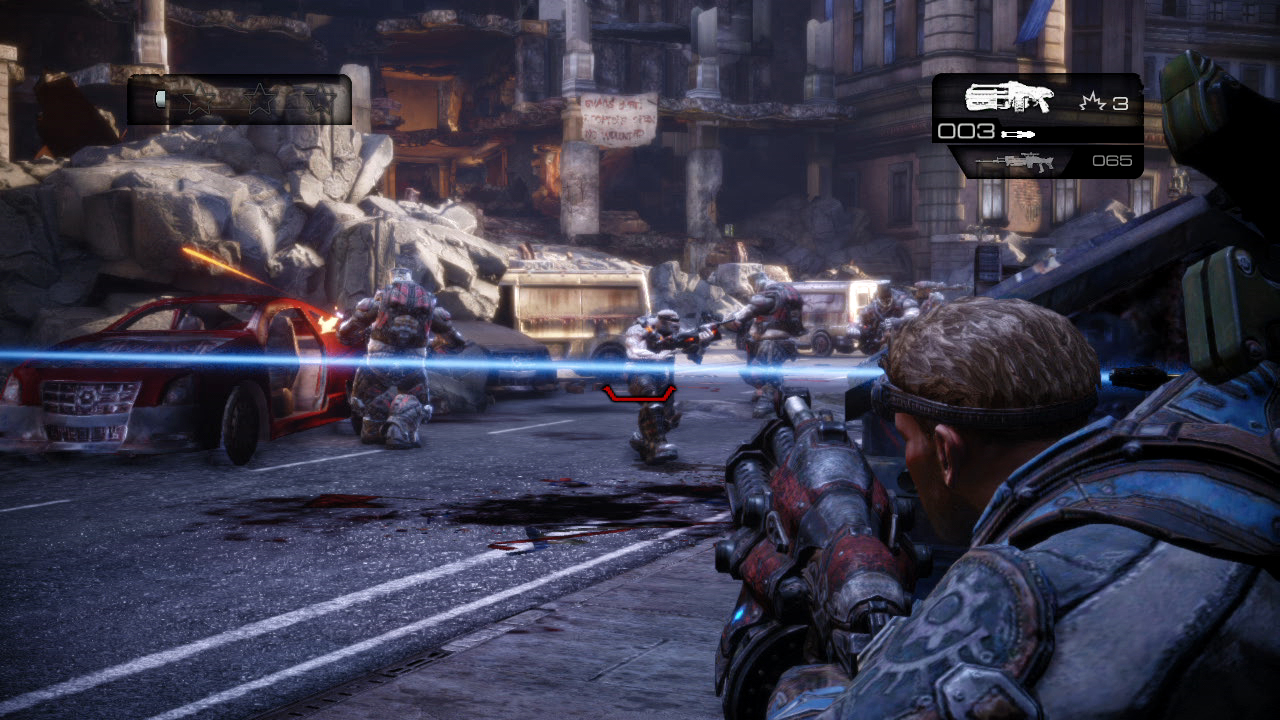Select the equipped grenade launcher weapon icon

(1009, 97)
